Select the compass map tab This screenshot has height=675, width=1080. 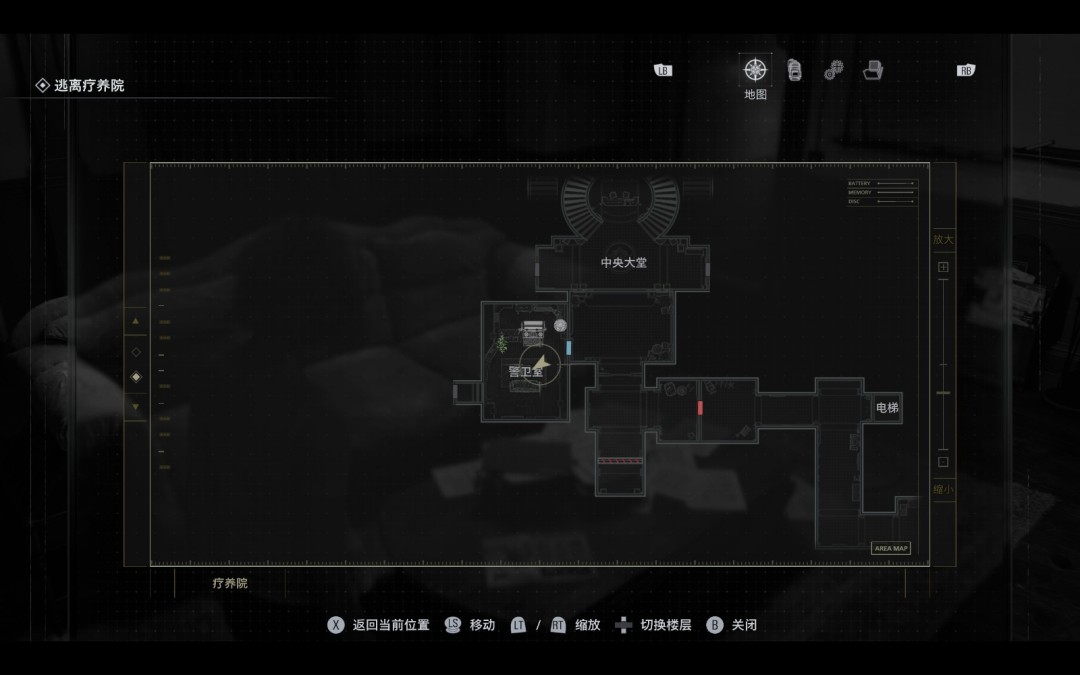(x=755, y=70)
